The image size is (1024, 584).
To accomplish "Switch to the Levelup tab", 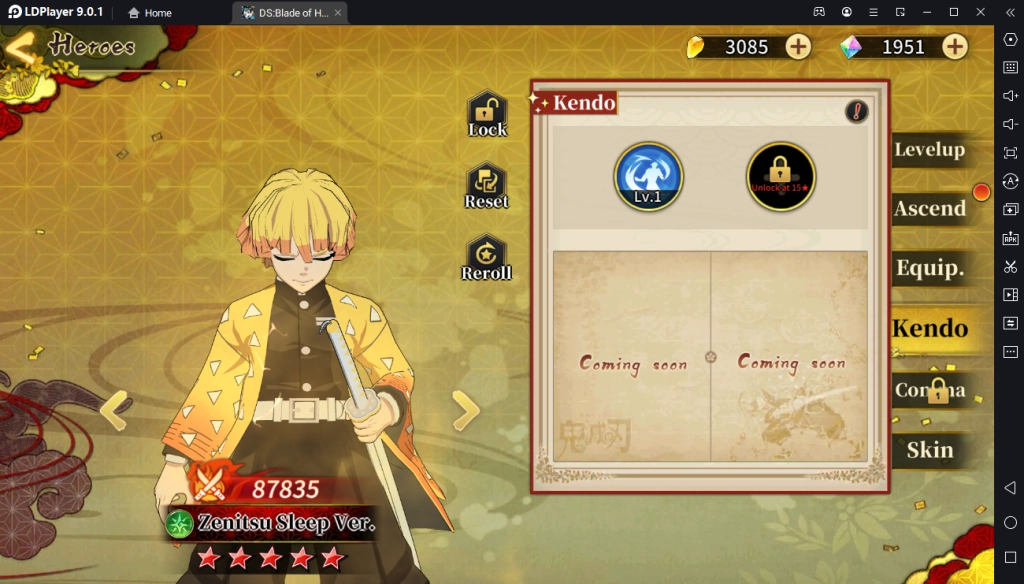I will pyautogui.click(x=929, y=151).
